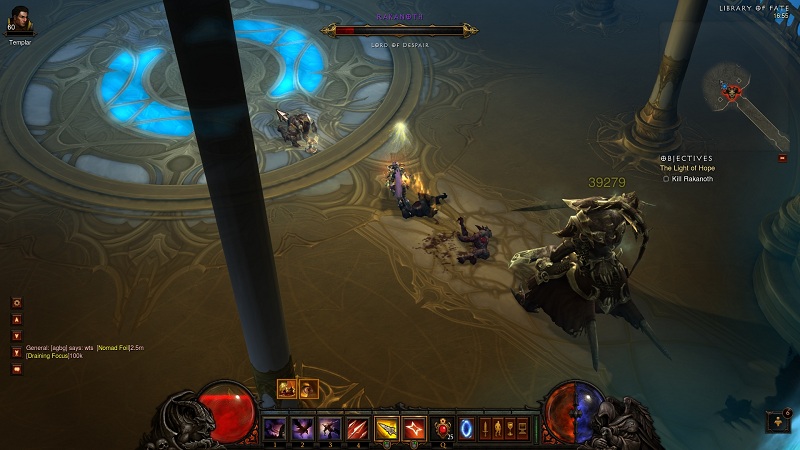The width and height of the screenshot is (800, 450).
Task: Activate the skill in hotbar slot 3
Action: pyautogui.click(x=329, y=428)
